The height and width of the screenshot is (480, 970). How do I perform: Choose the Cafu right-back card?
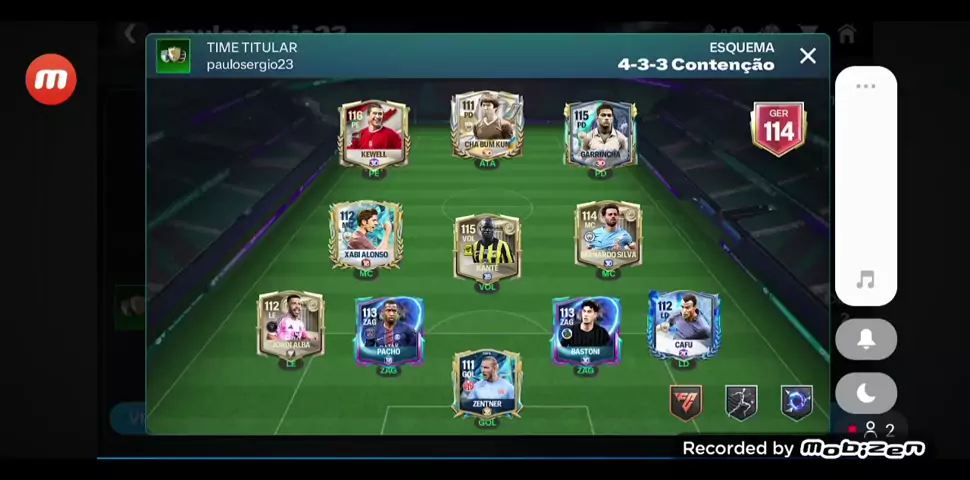(x=684, y=326)
